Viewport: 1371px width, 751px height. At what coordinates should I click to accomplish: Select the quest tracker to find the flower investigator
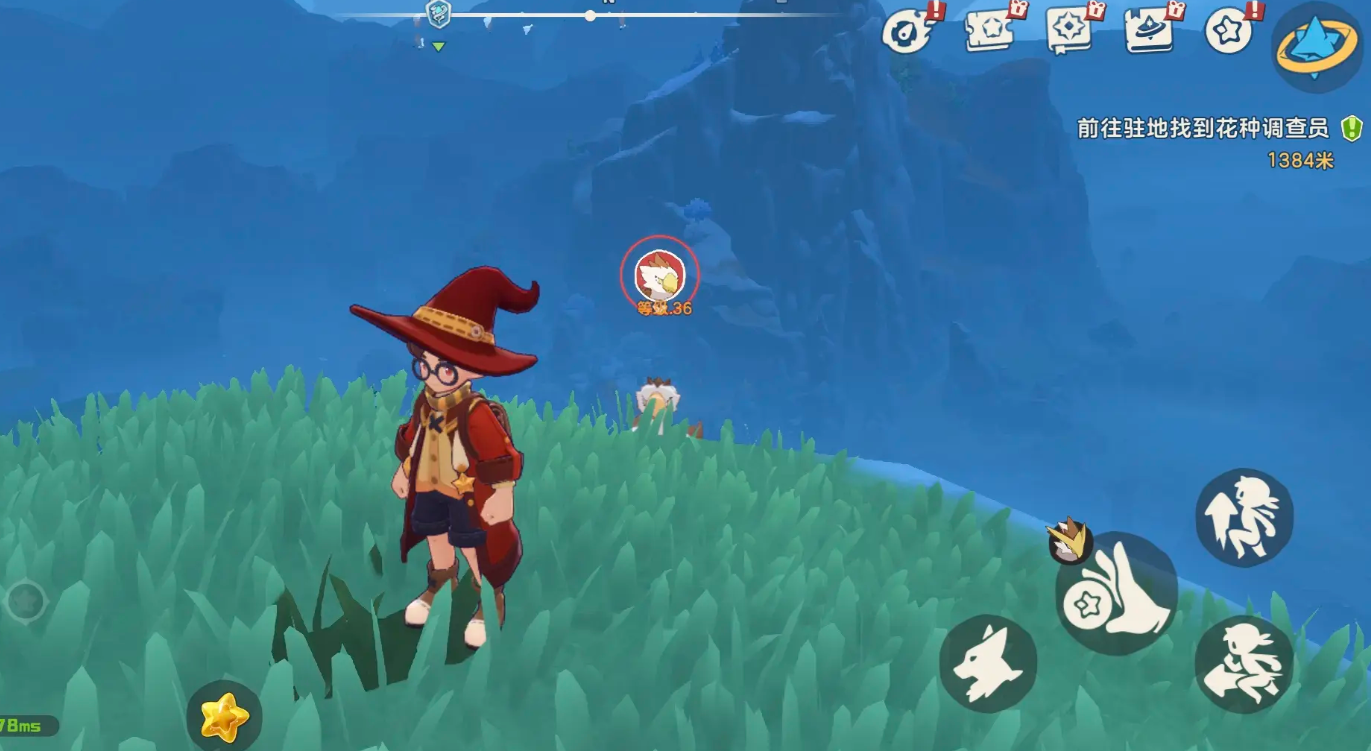1203,129
